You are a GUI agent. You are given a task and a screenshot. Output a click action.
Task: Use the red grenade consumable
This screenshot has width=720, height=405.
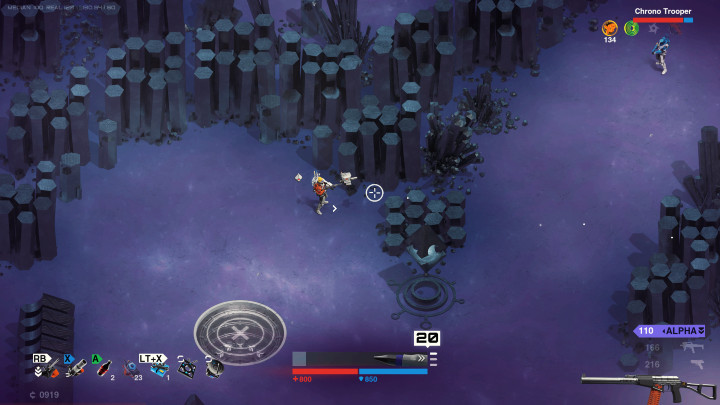104,370
